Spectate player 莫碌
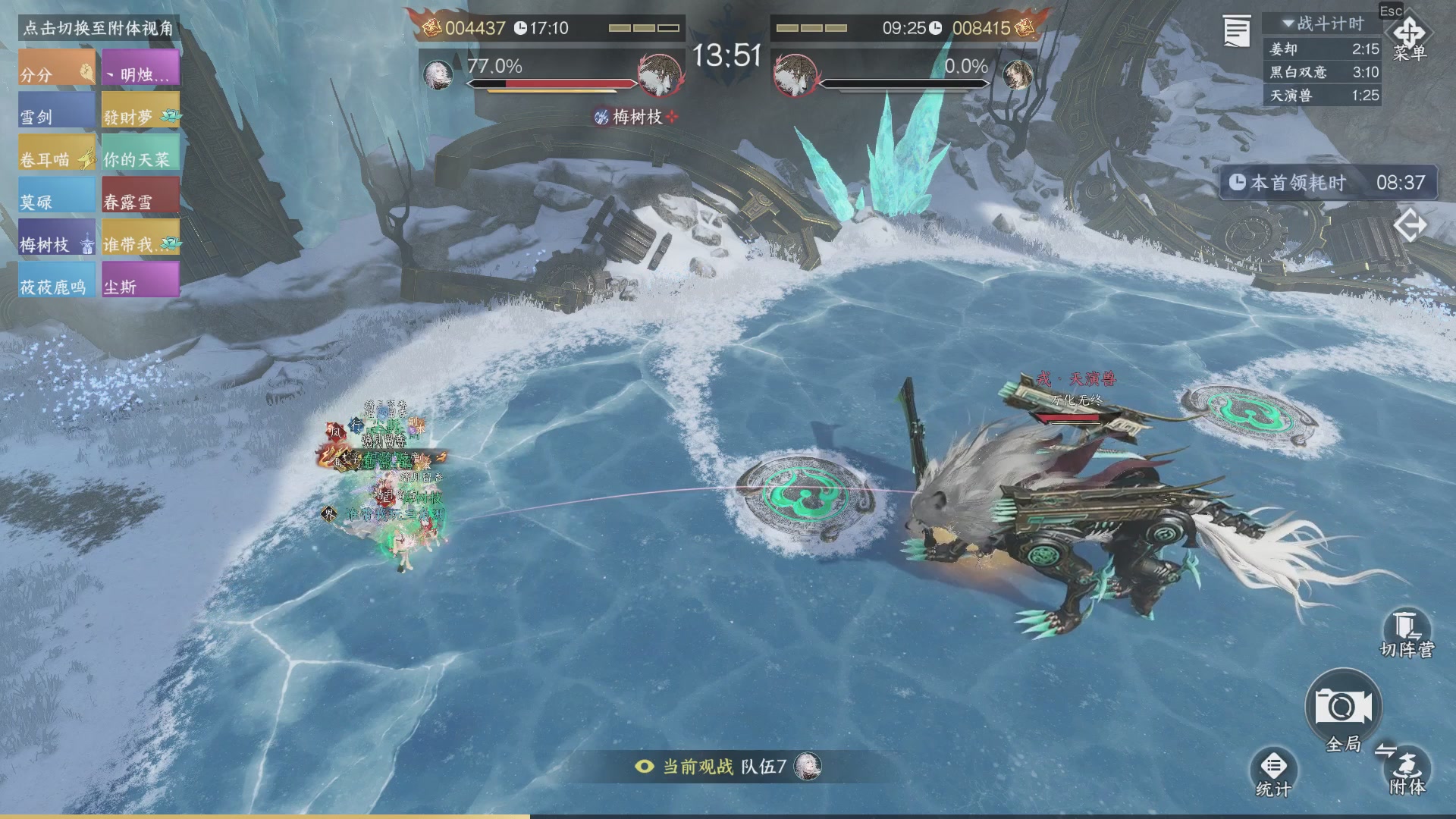This screenshot has width=1456, height=819. [57, 196]
